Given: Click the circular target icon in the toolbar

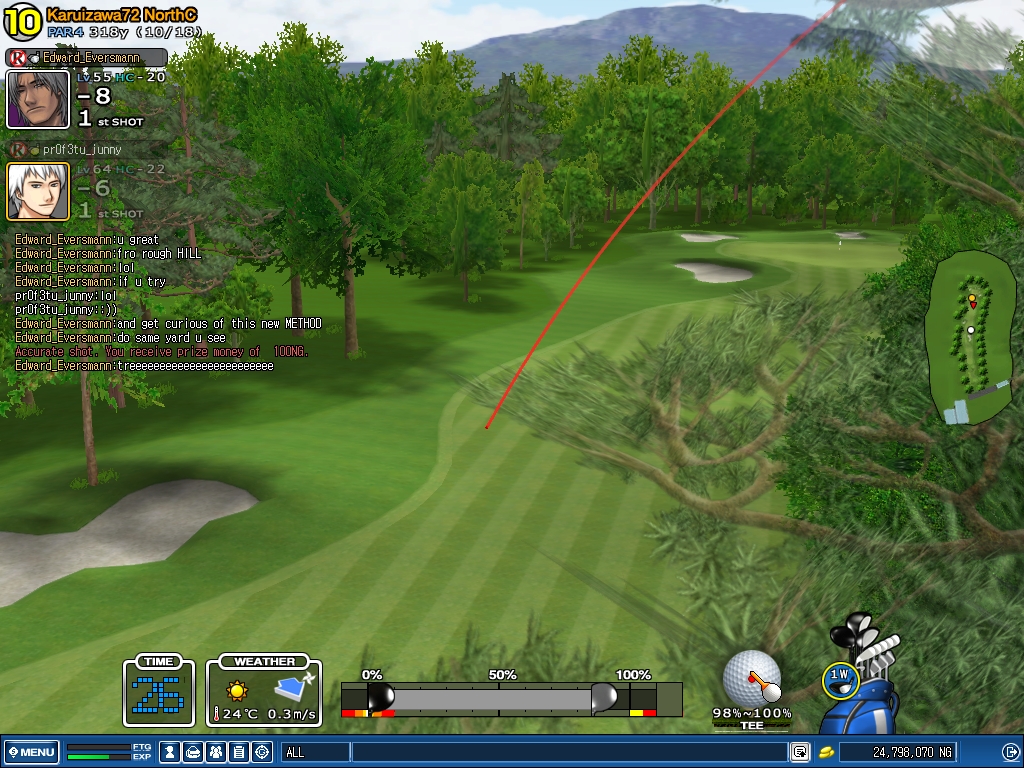Looking at the screenshot, I should pyautogui.click(x=263, y=752).
